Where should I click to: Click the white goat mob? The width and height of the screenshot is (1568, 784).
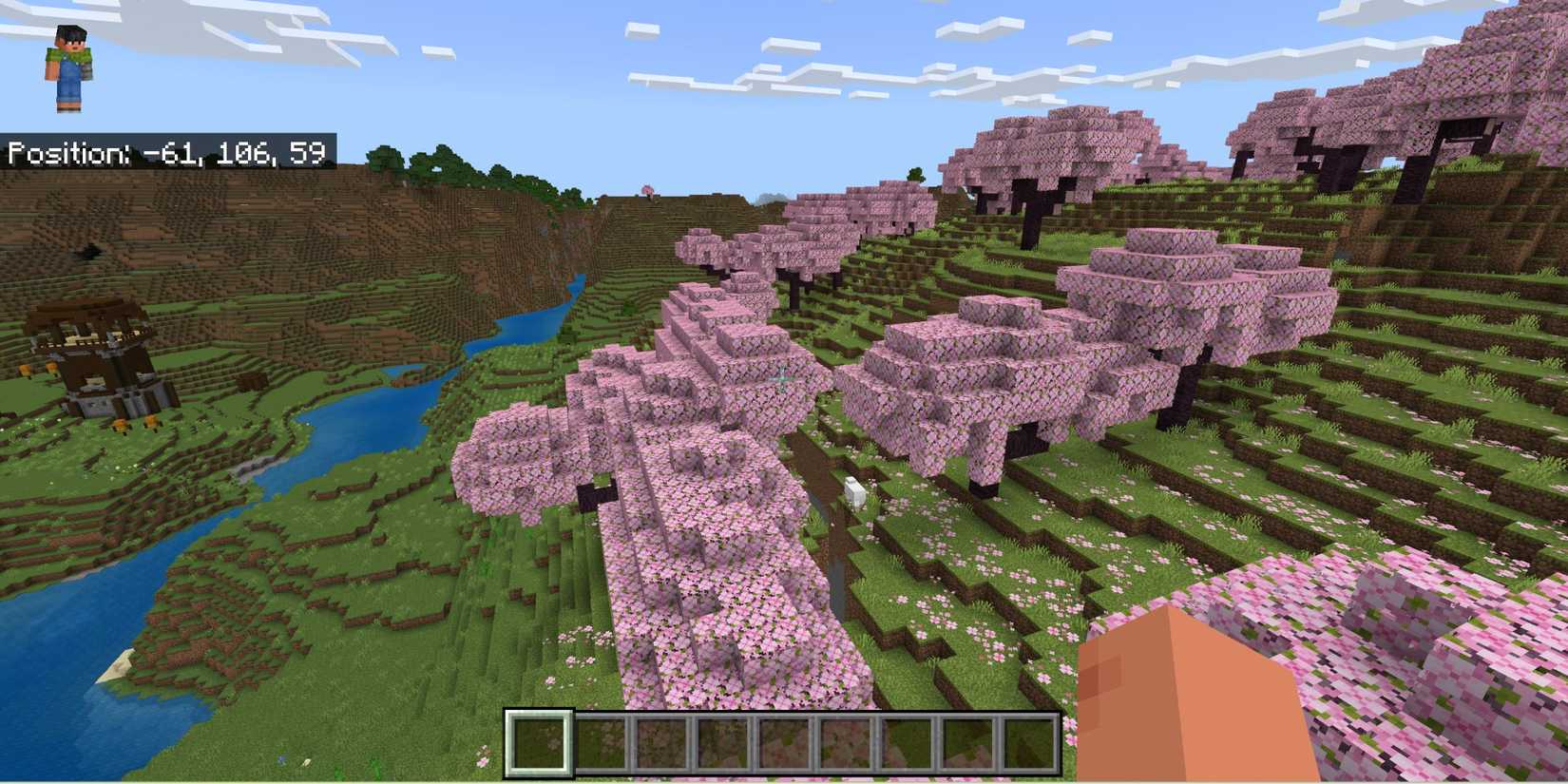[x=854, y=490]
